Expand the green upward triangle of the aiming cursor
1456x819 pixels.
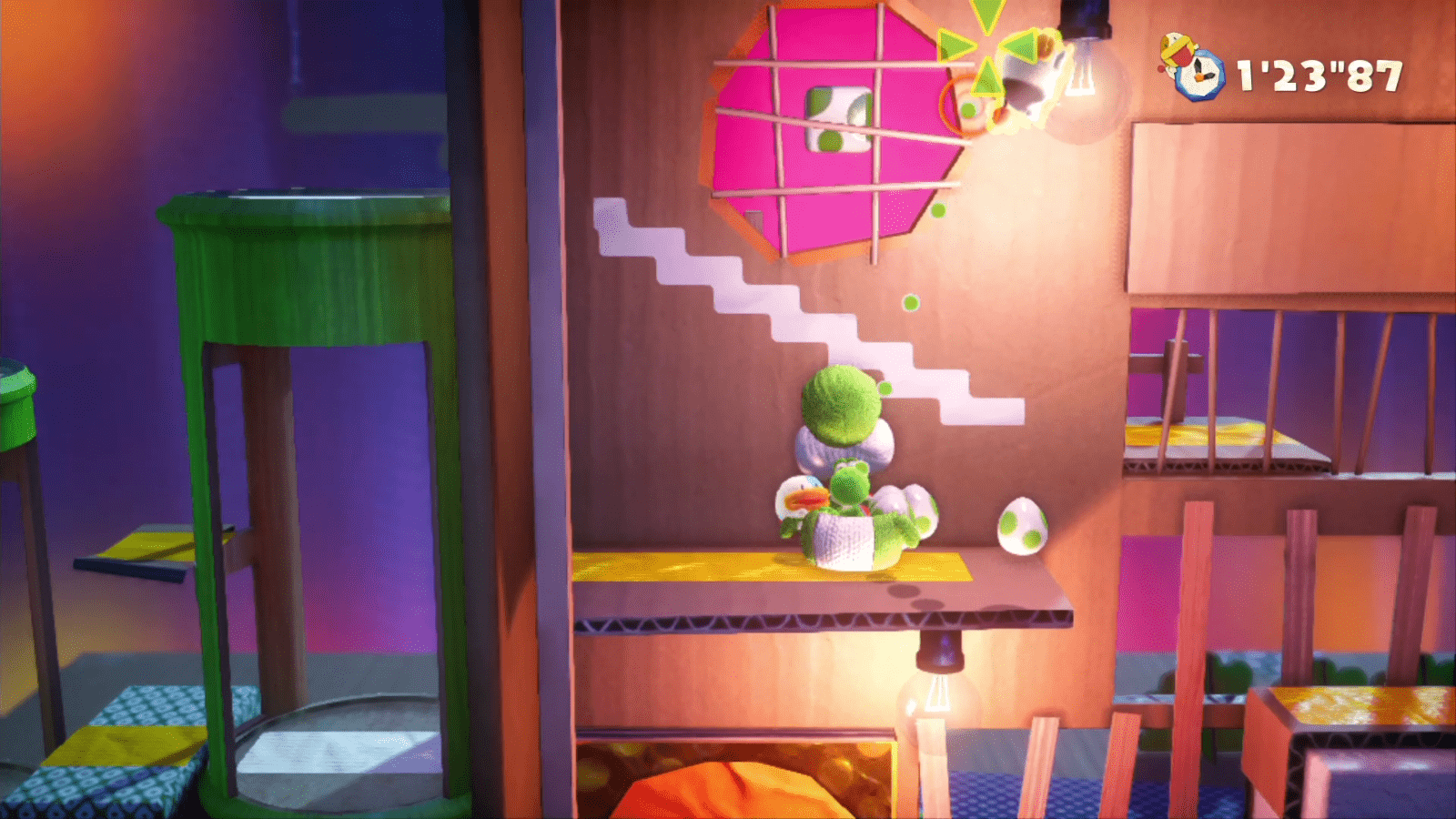(987, 80)
